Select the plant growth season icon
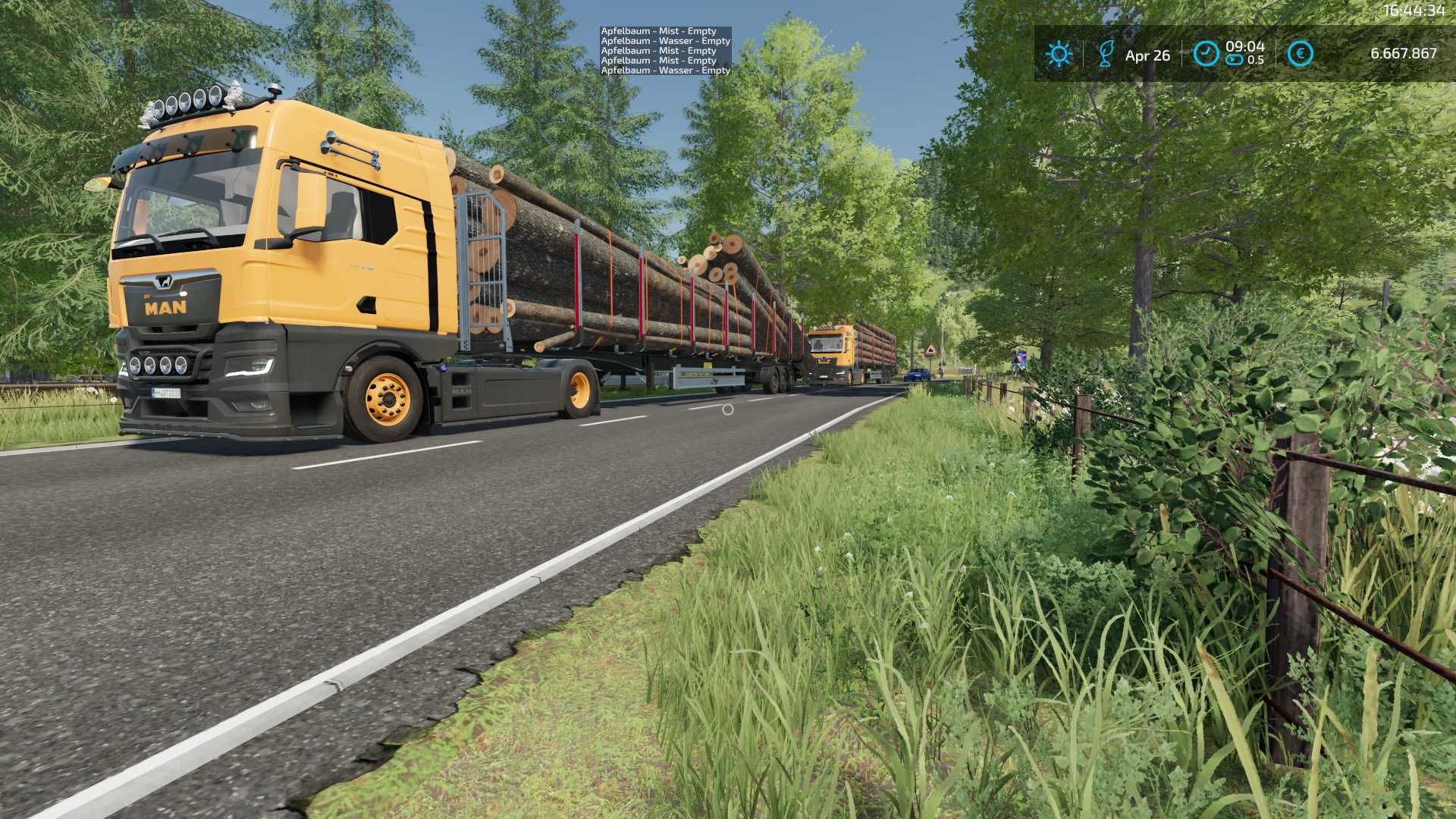Screen dimensions: 1456x819 [1109, 54]
